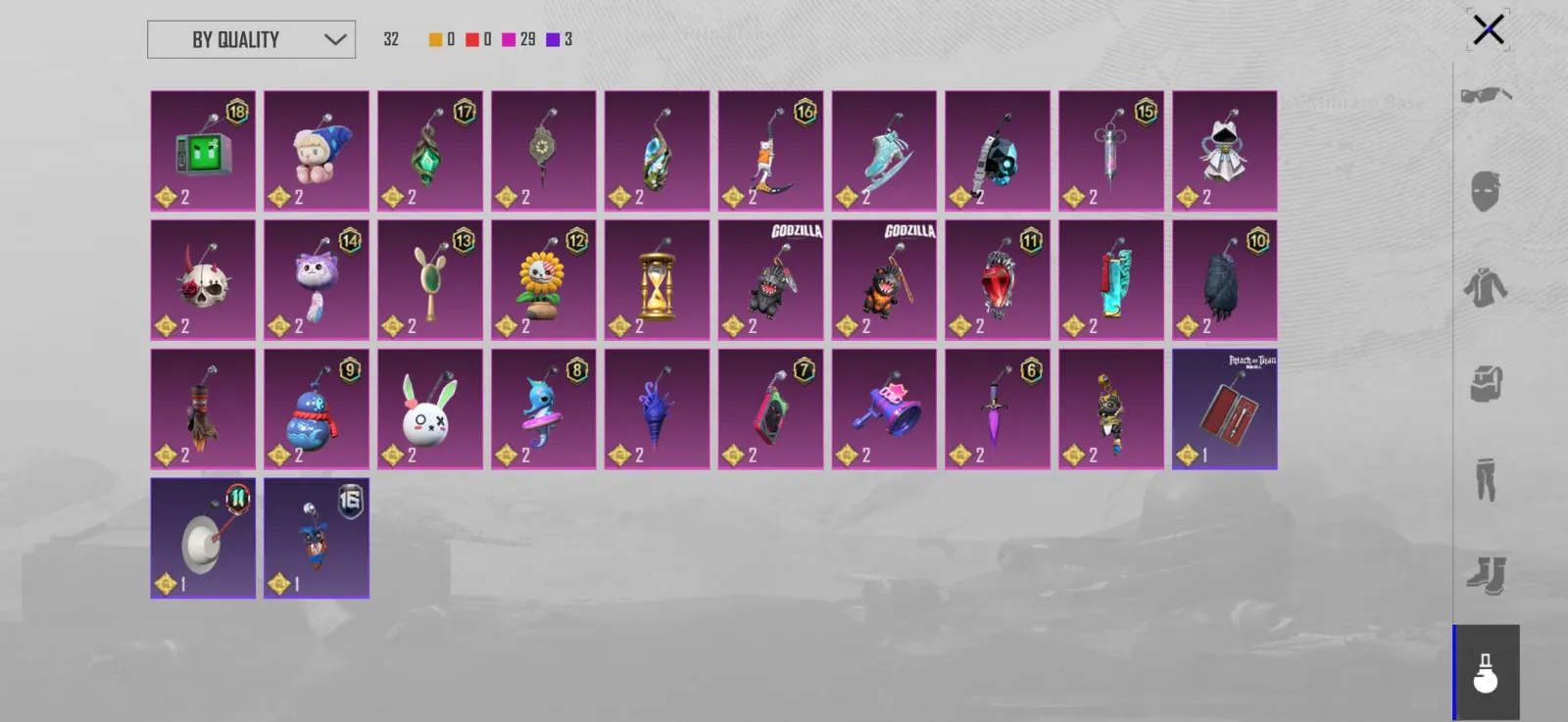Pick the white plate item

pos(203,539)
